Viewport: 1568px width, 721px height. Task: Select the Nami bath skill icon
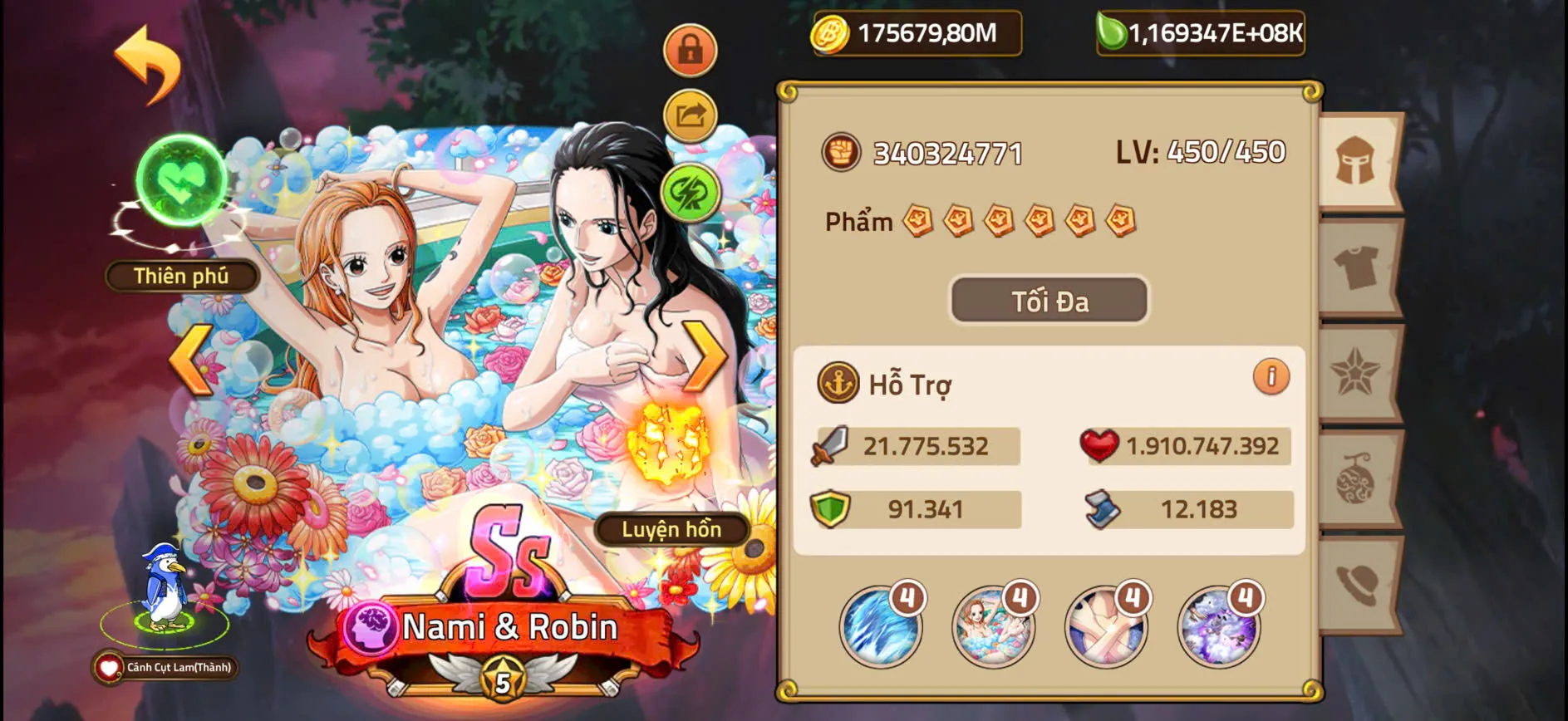992,629
